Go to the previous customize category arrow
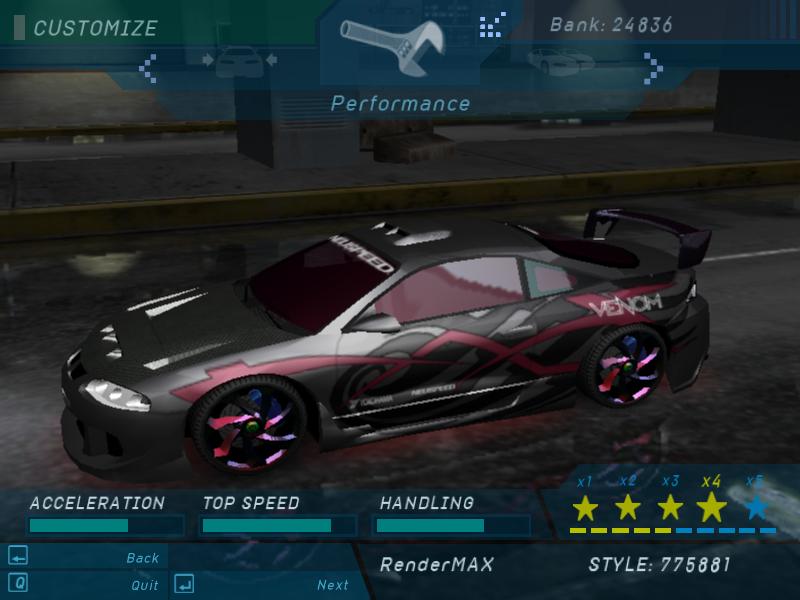800x600 pixels. (148, 68)
